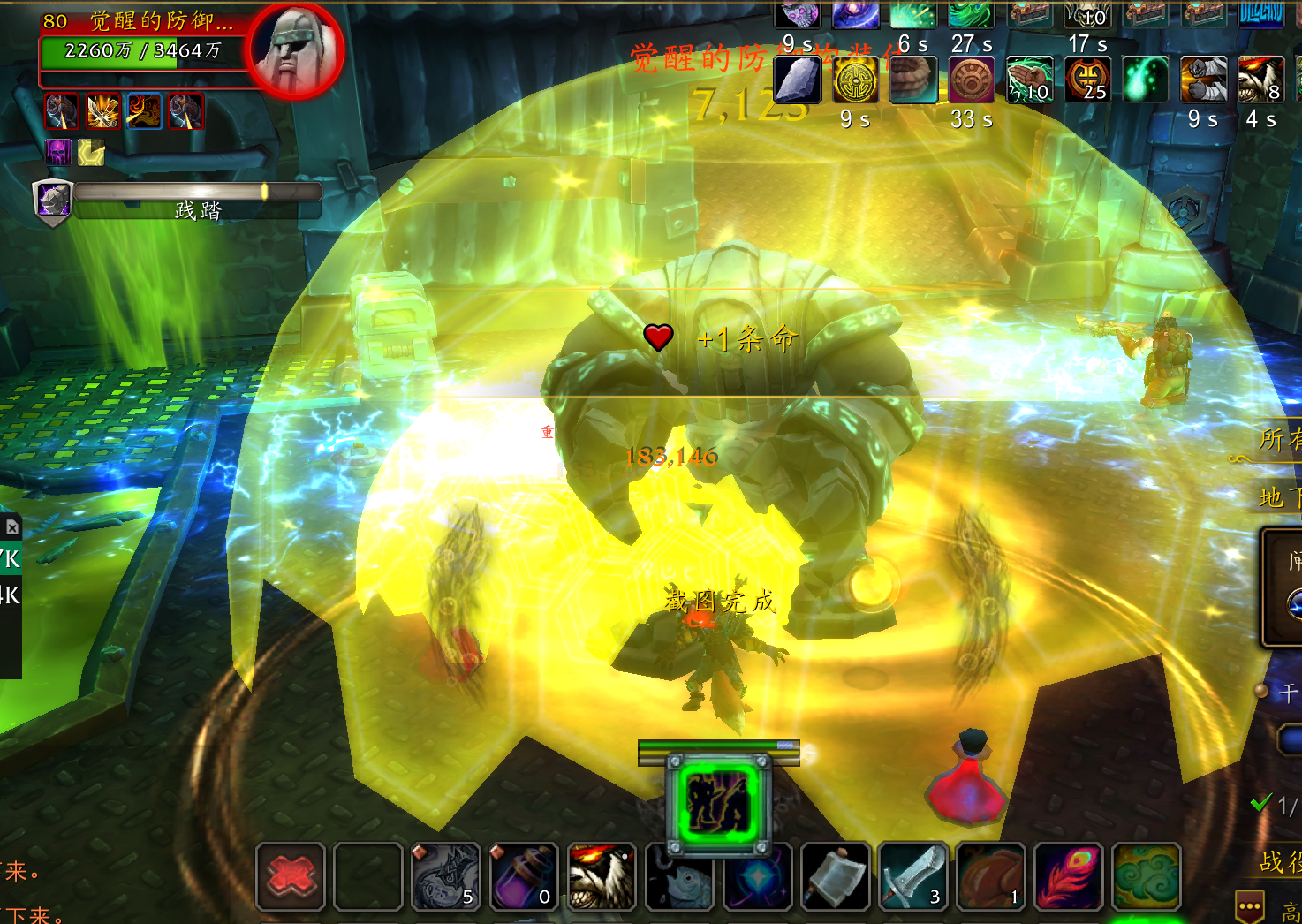
Task: Activate the blue star orb ability
Action: [x=757, y=876]
